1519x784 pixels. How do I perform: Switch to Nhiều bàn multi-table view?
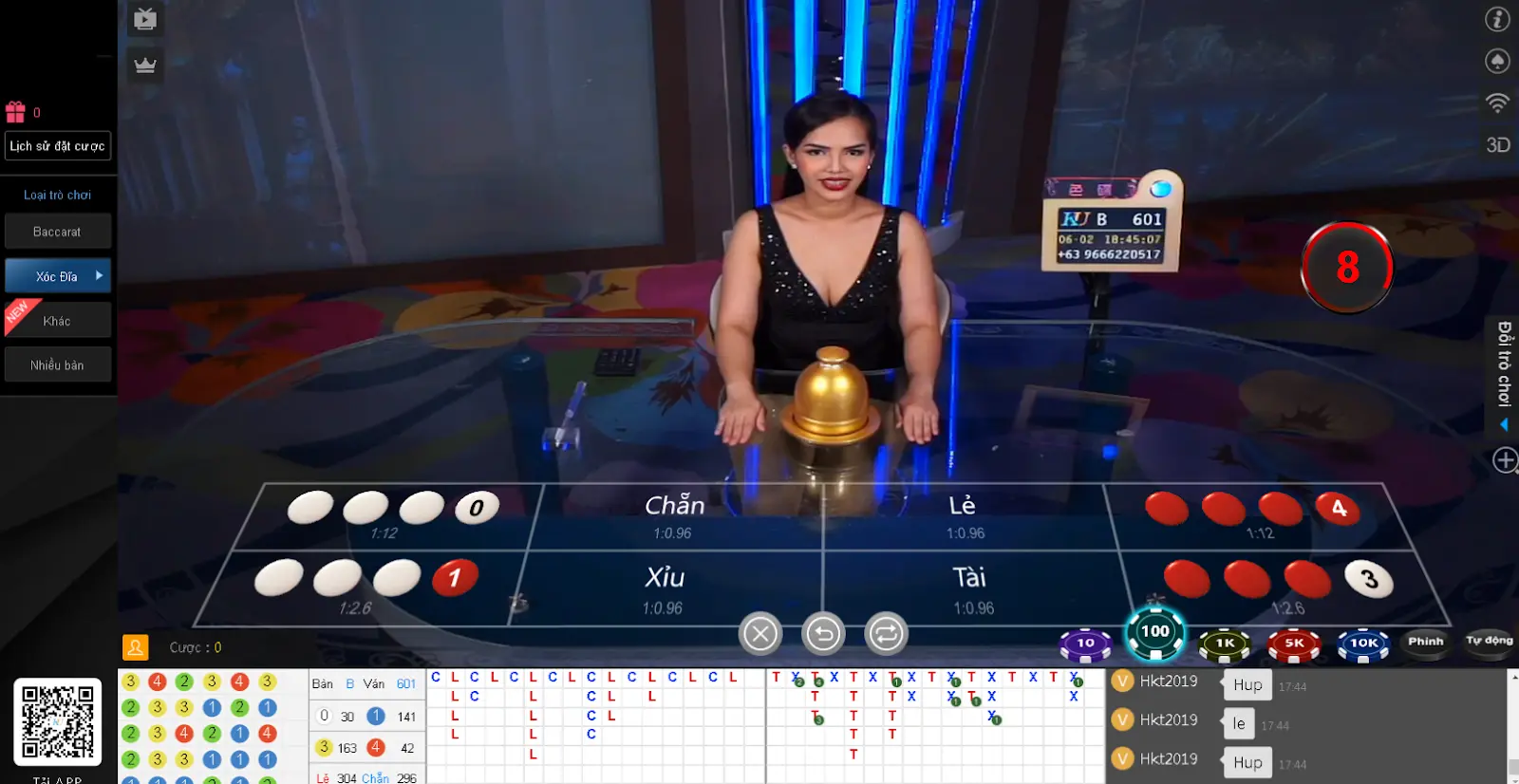pos(57,365)
